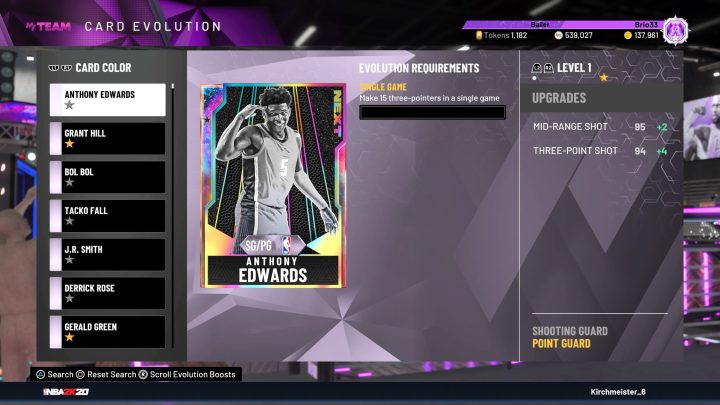Choose J.R. Smith in the list
Screen dimensions: 720x405
[107, 255]
